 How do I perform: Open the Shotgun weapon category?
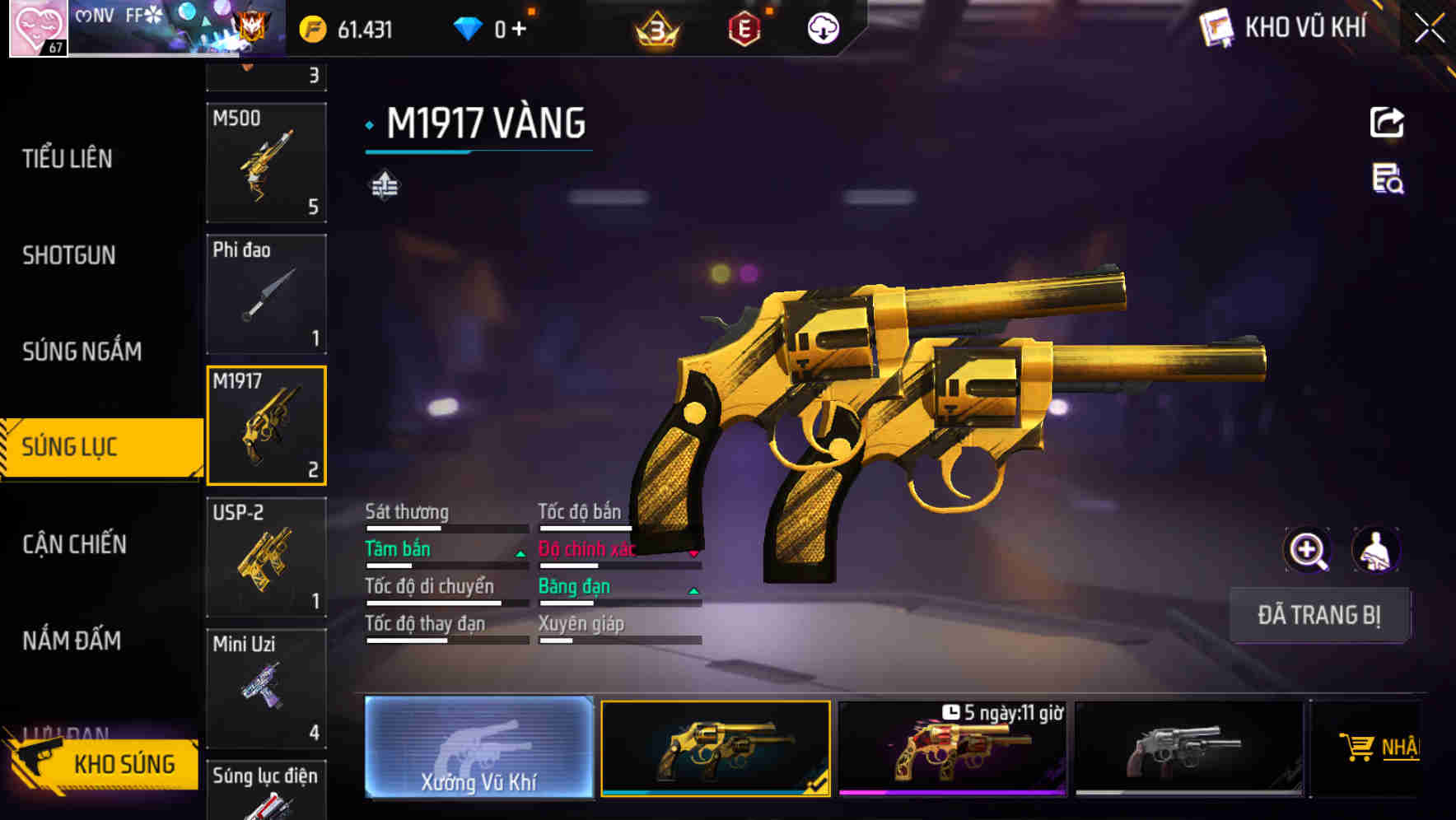pyautogui.click(x=69, y=255)
